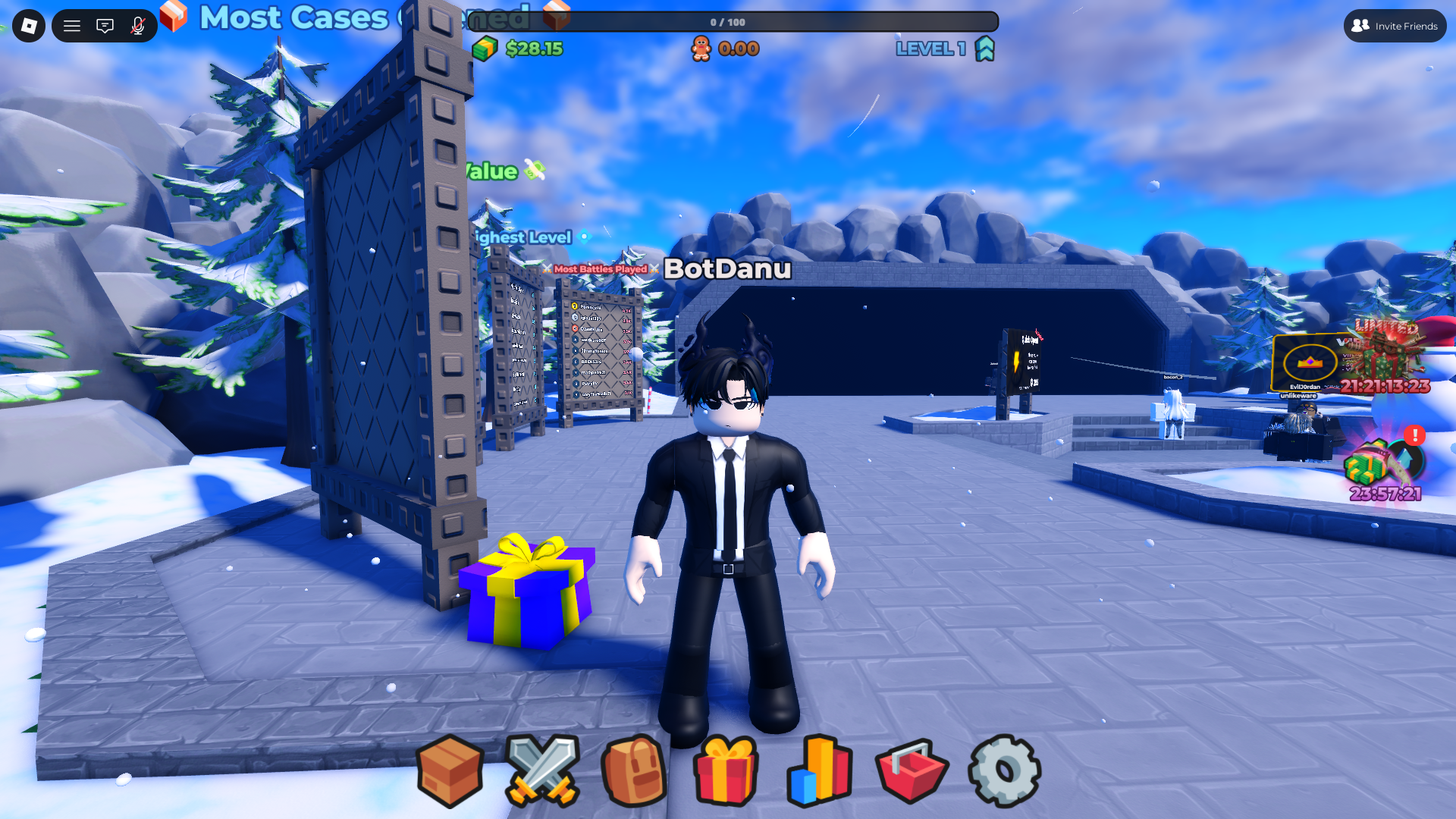Screen dimensions: 1456x819
Task: Open the backpack Inventory icon
Action: 635,770
